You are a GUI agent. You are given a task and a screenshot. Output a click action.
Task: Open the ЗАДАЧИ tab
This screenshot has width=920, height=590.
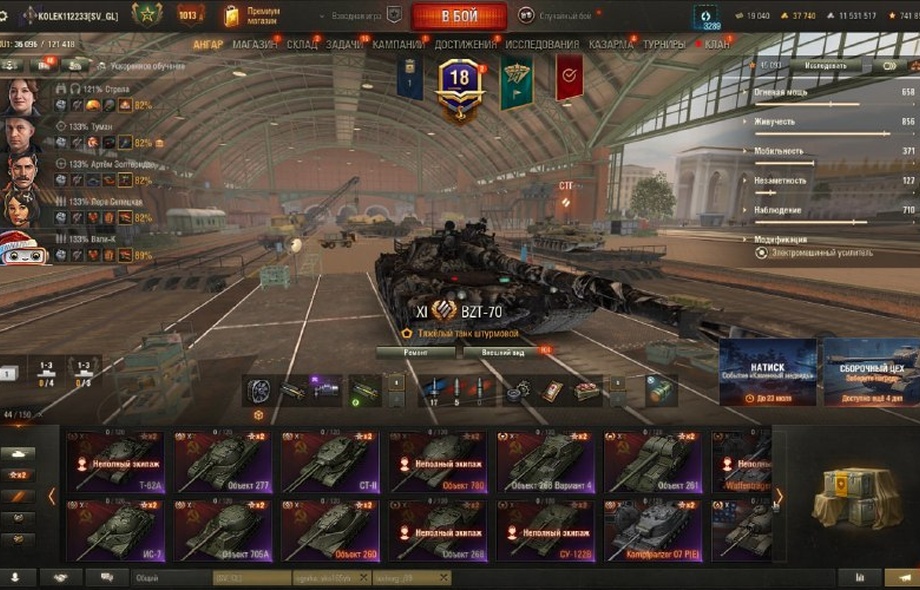point(345,44)
